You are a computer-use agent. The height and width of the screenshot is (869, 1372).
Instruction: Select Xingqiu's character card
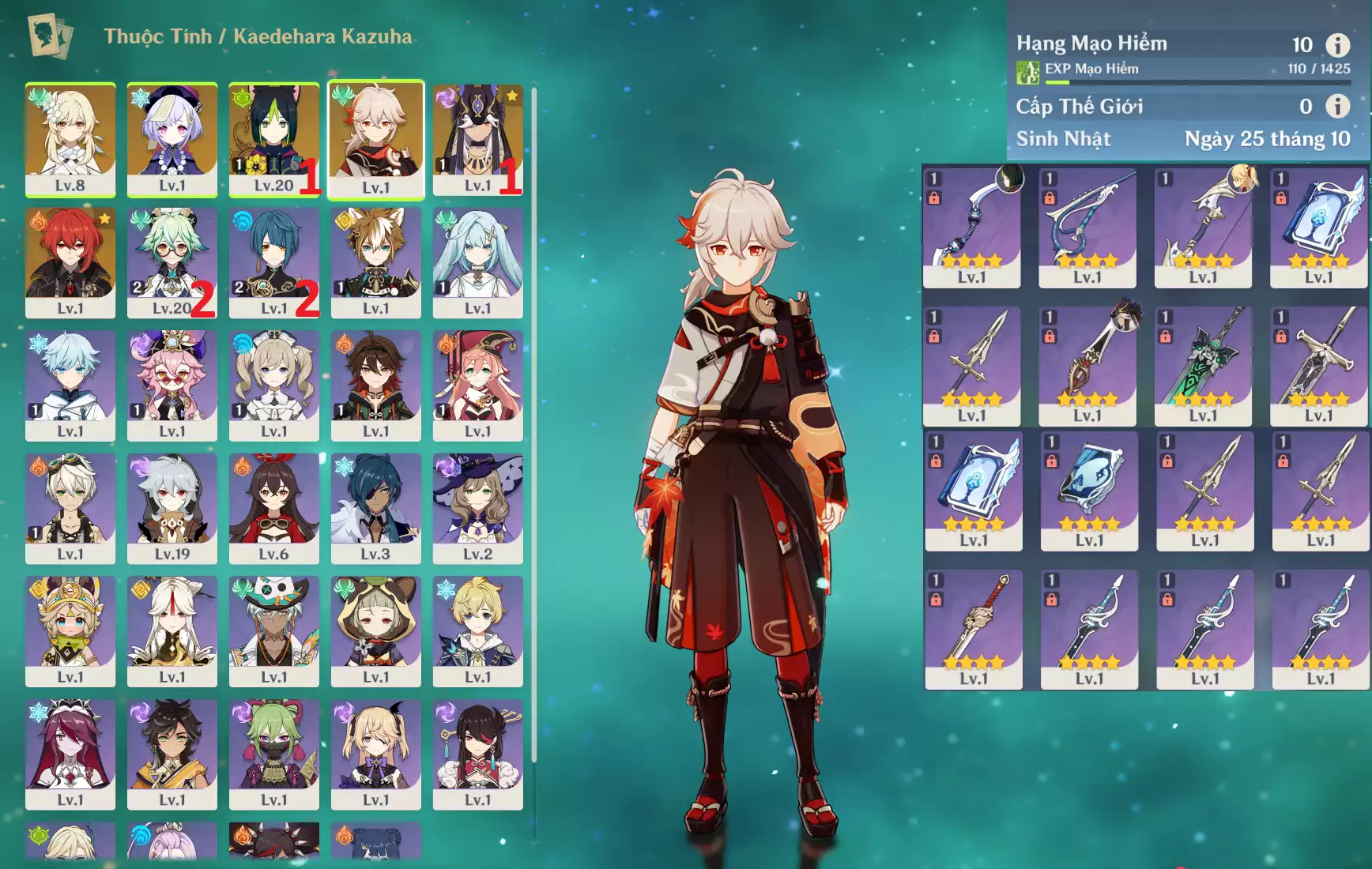click(274, 262)
